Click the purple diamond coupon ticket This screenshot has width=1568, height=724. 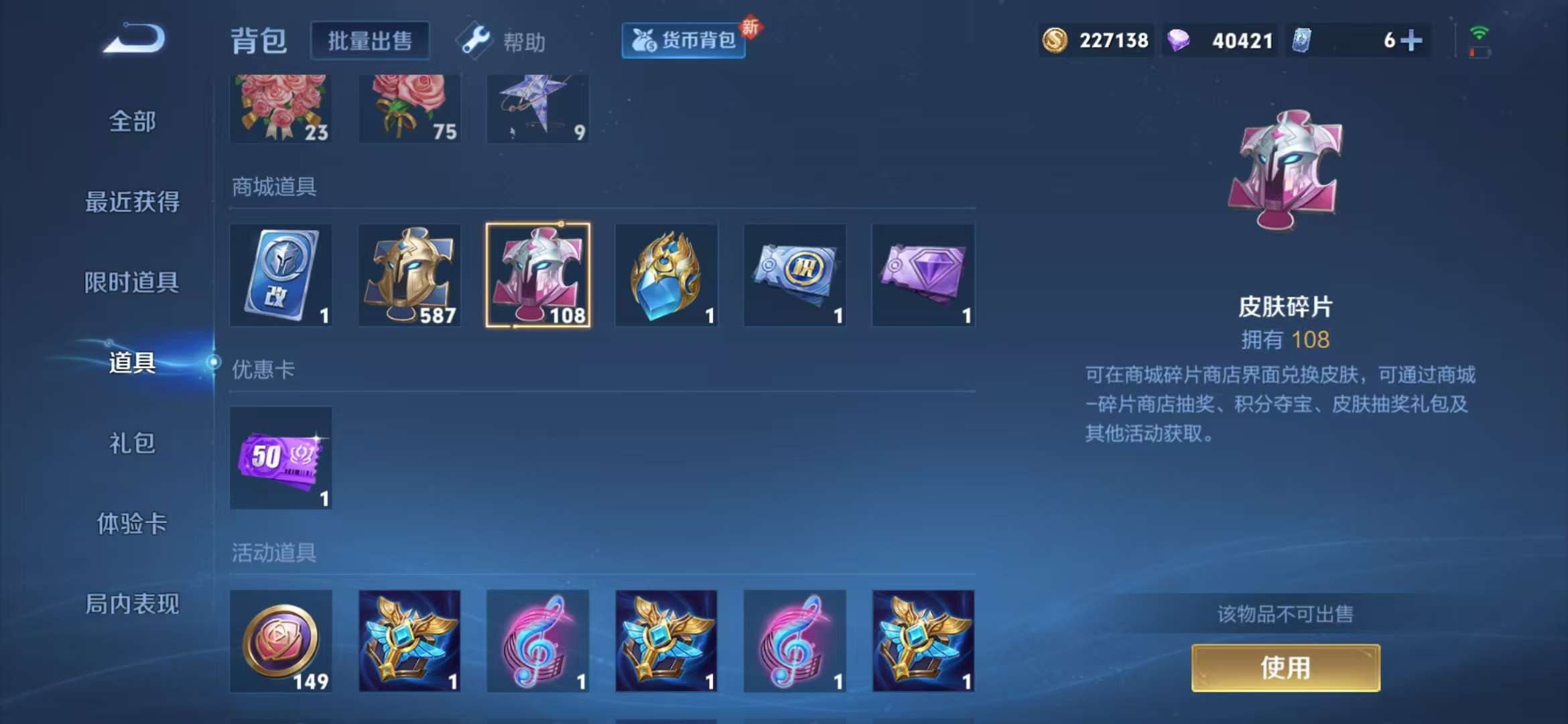923,275
